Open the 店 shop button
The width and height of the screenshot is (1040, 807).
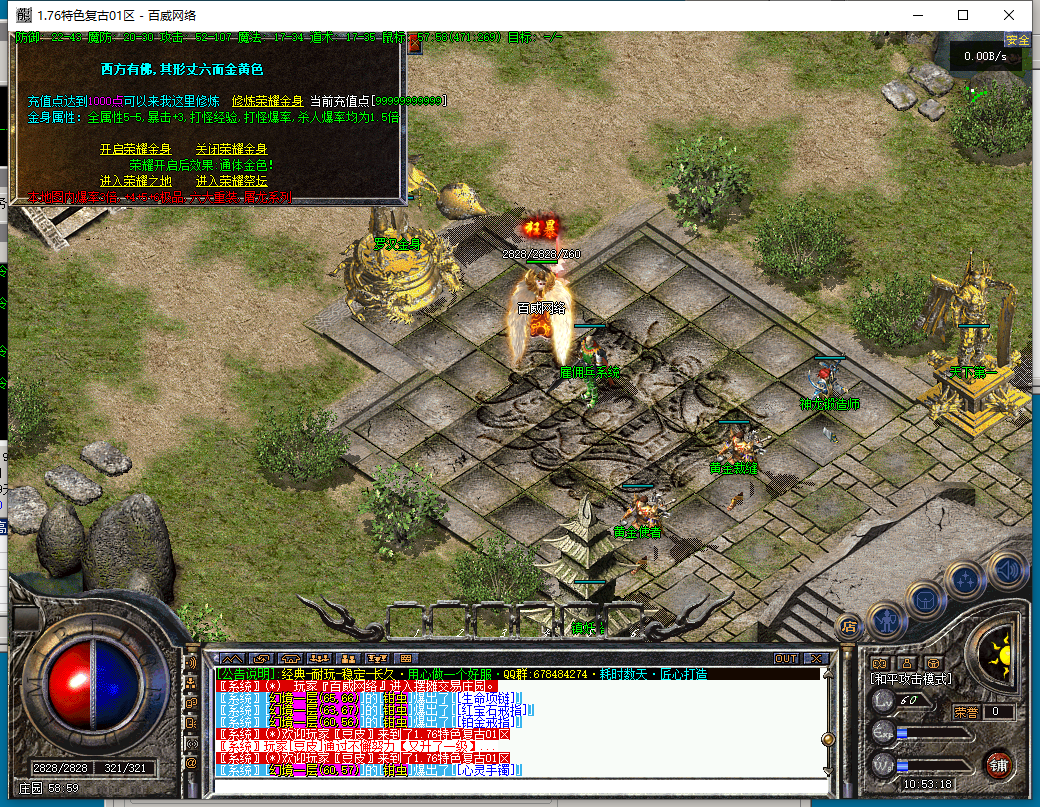click(848, 626)
